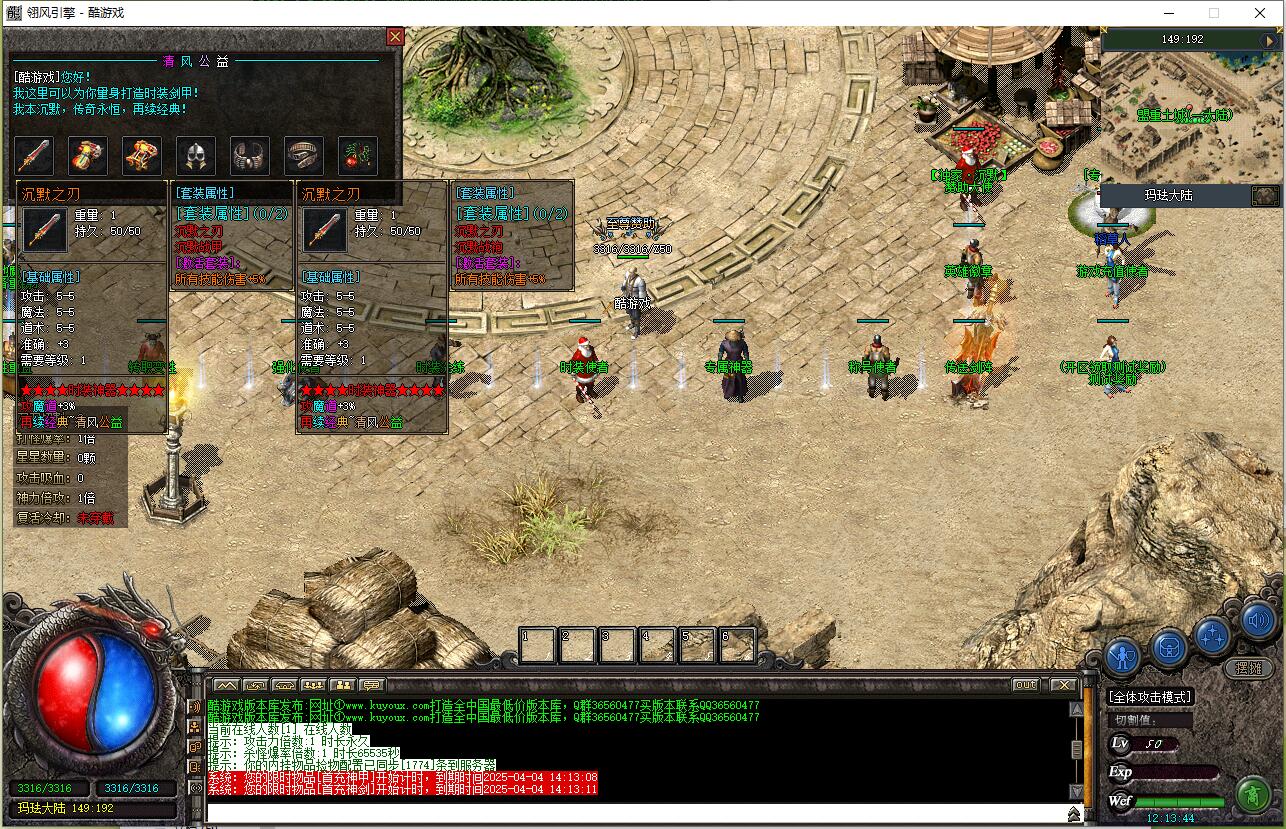Viewport: 1286px width, 829px height.
Task: Open the skills panel (sparkle icon)
Action: coord(1213,635)
